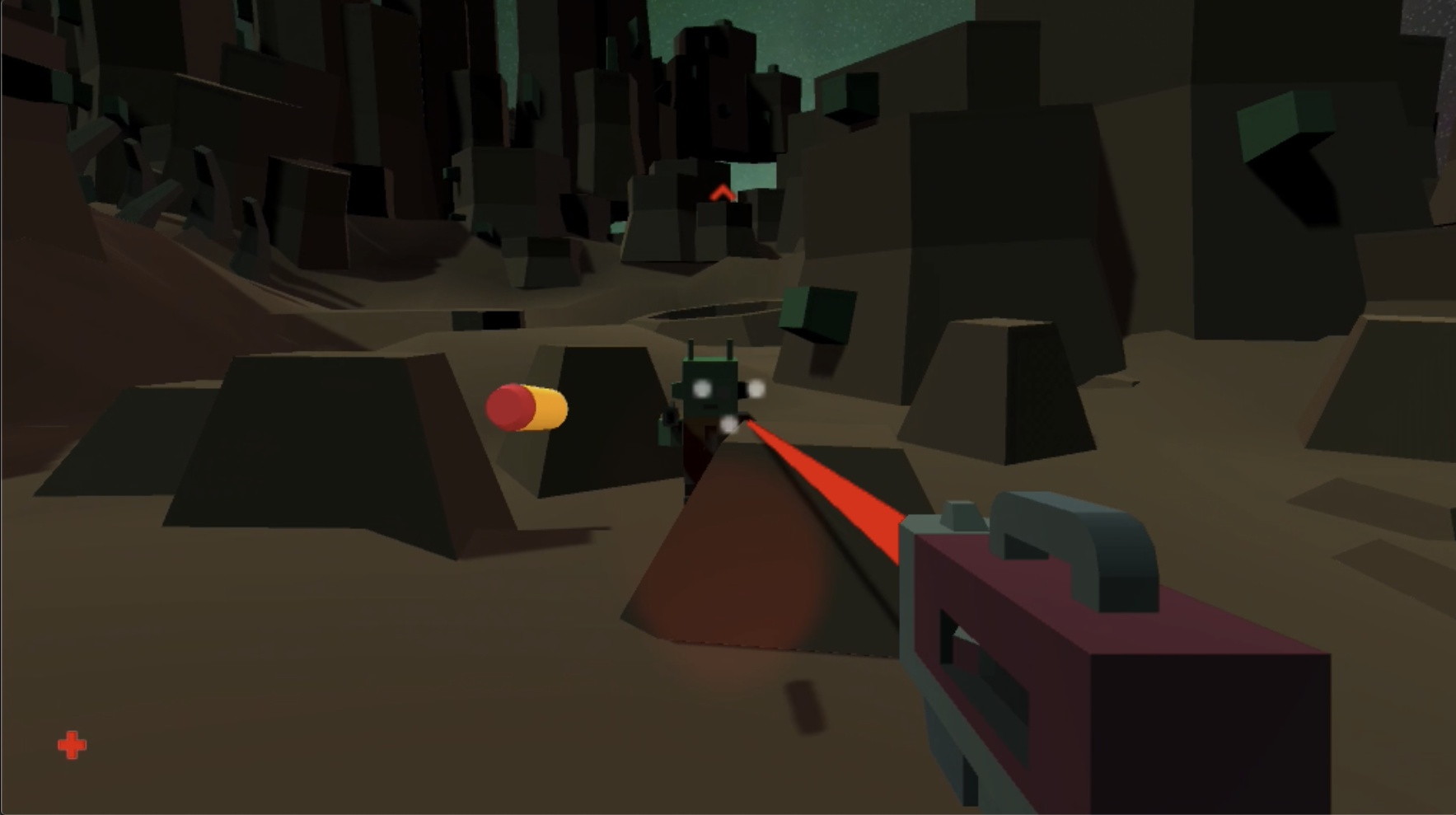This screenshot has height=815, width=1456.
Task: Click the yellow-red projectile bullet
Action: [x=526, y=407]
